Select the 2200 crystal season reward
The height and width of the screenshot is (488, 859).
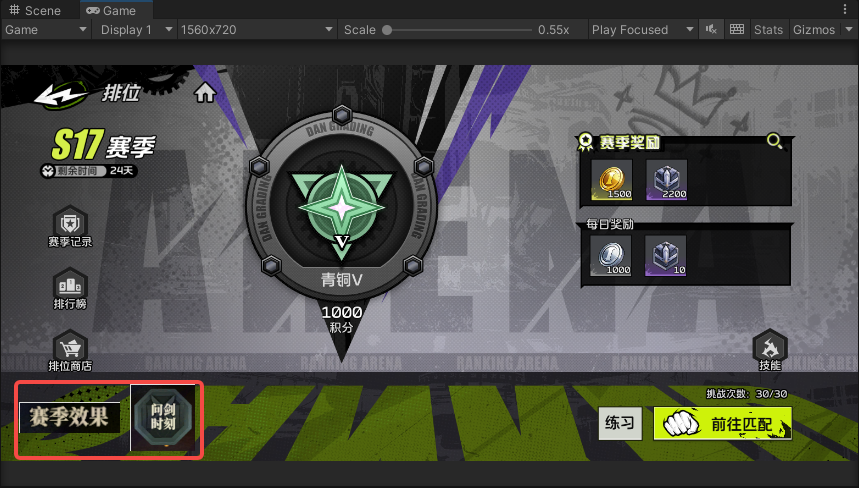click(665, 179)
